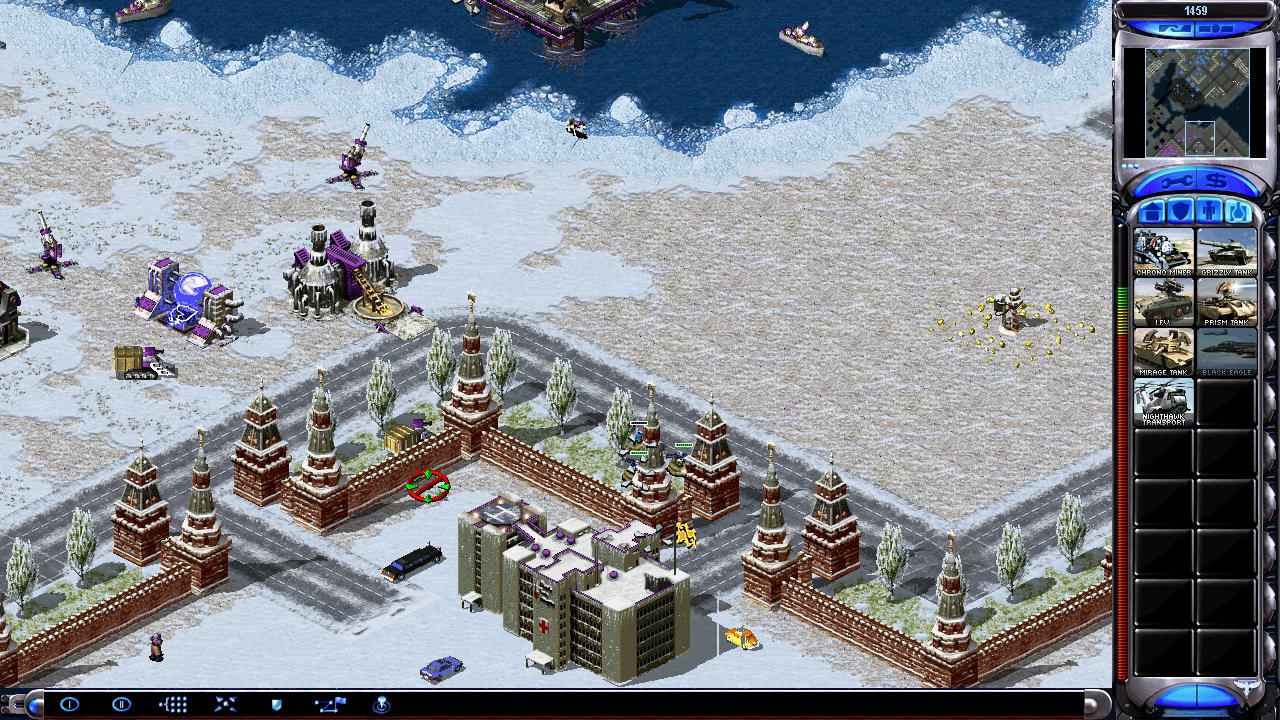The image size is (1280, 720).
Task: Select the IFV build icon
Action: [x=1163, y=303]
